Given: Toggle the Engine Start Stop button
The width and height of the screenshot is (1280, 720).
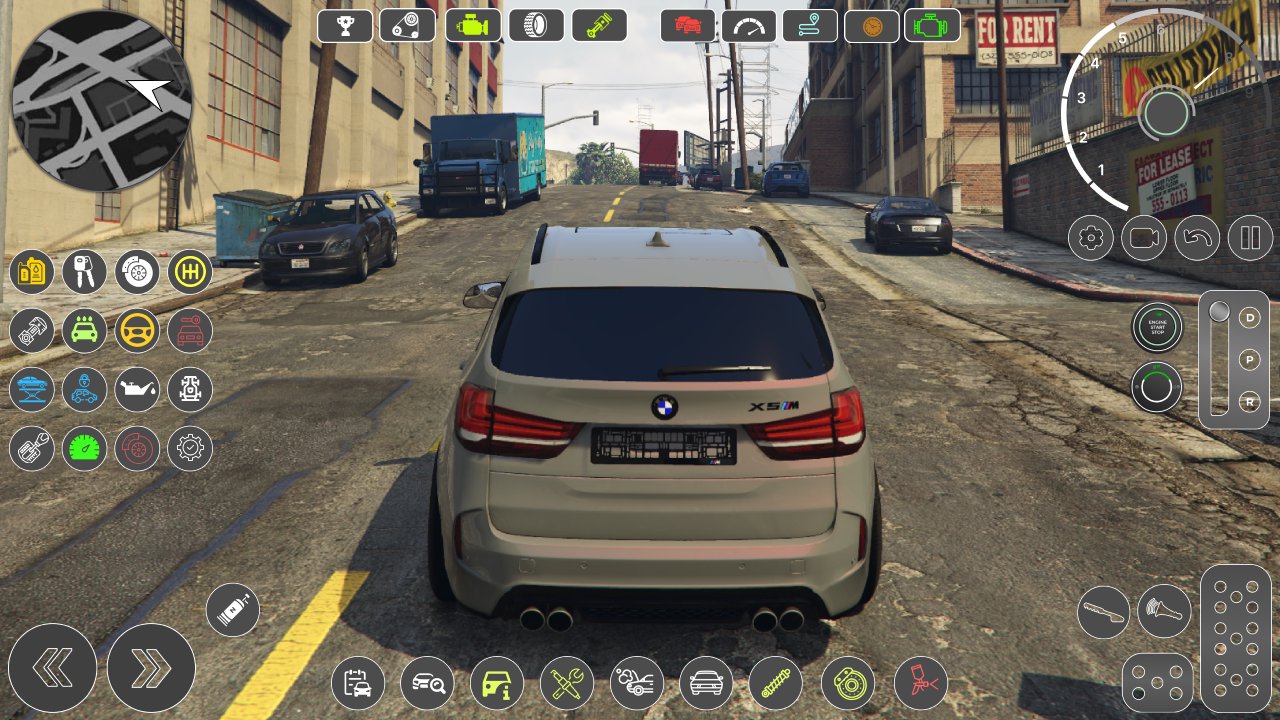Looking at the screenshot, I should [x=1157, y=327].
